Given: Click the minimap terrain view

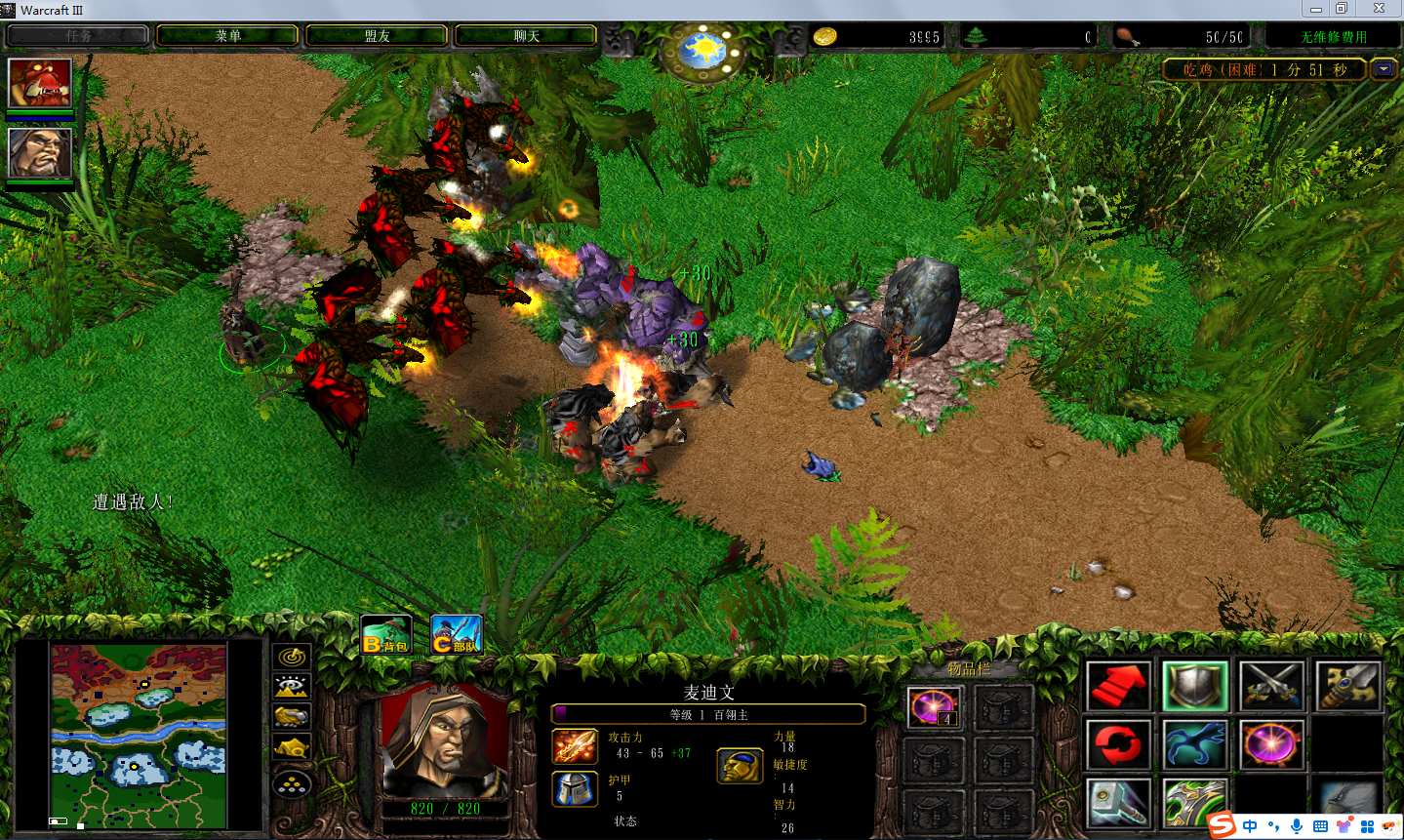Looking at the screenshot, I should [139, 735].
